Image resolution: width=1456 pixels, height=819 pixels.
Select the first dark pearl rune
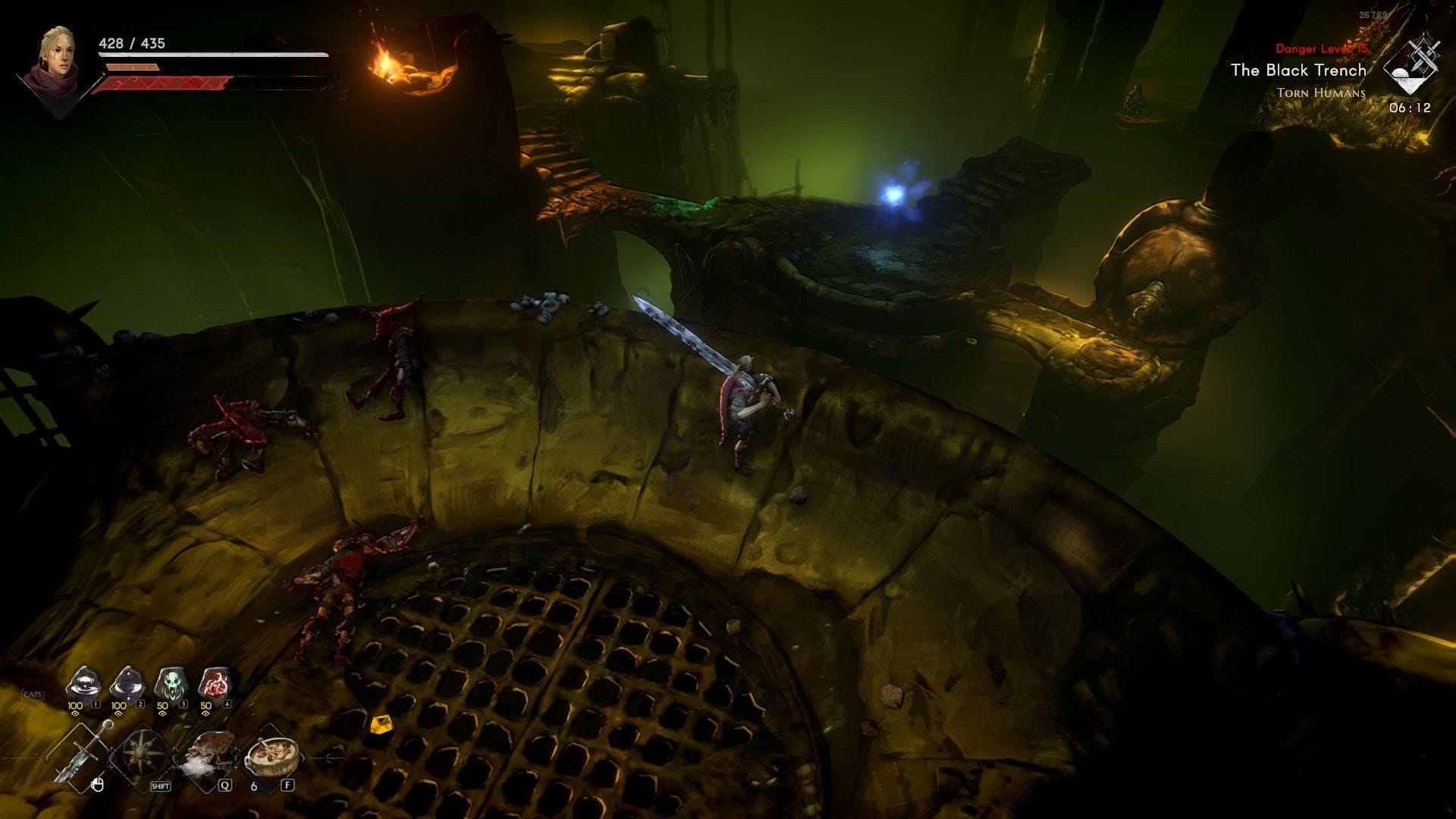click(81, 683)
